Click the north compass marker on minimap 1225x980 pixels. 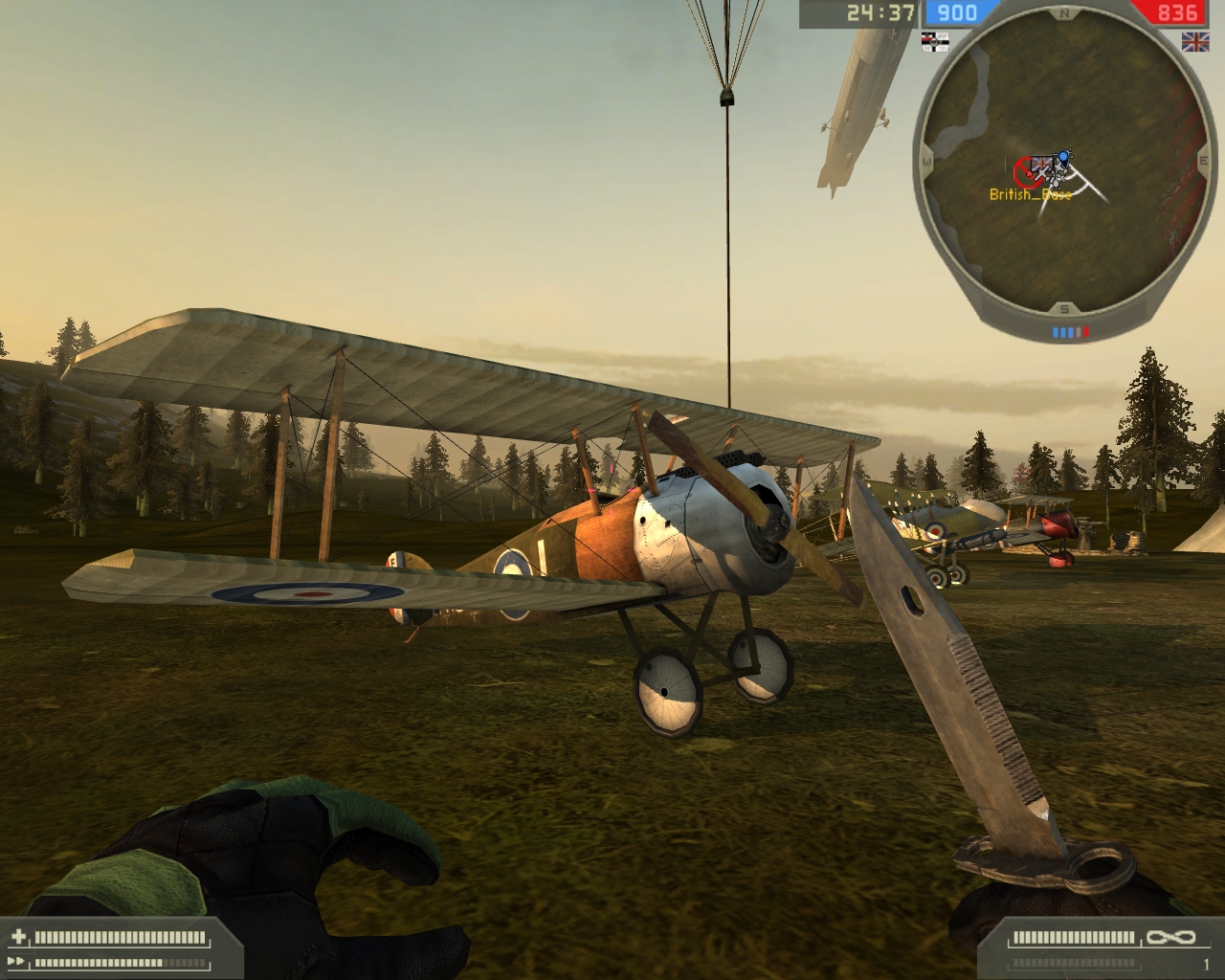point(1063,13)
